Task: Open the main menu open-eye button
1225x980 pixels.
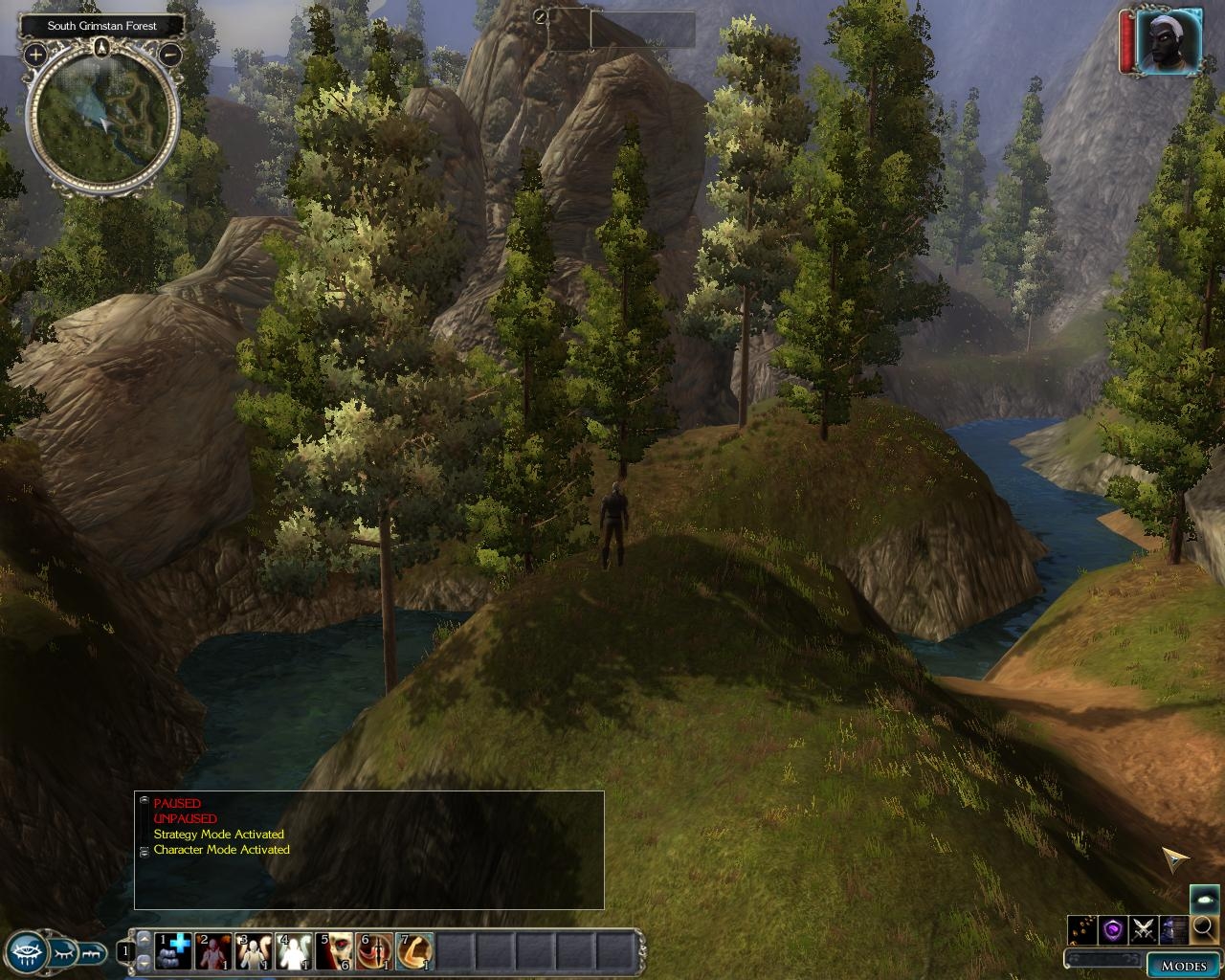Action: [28, 952]
